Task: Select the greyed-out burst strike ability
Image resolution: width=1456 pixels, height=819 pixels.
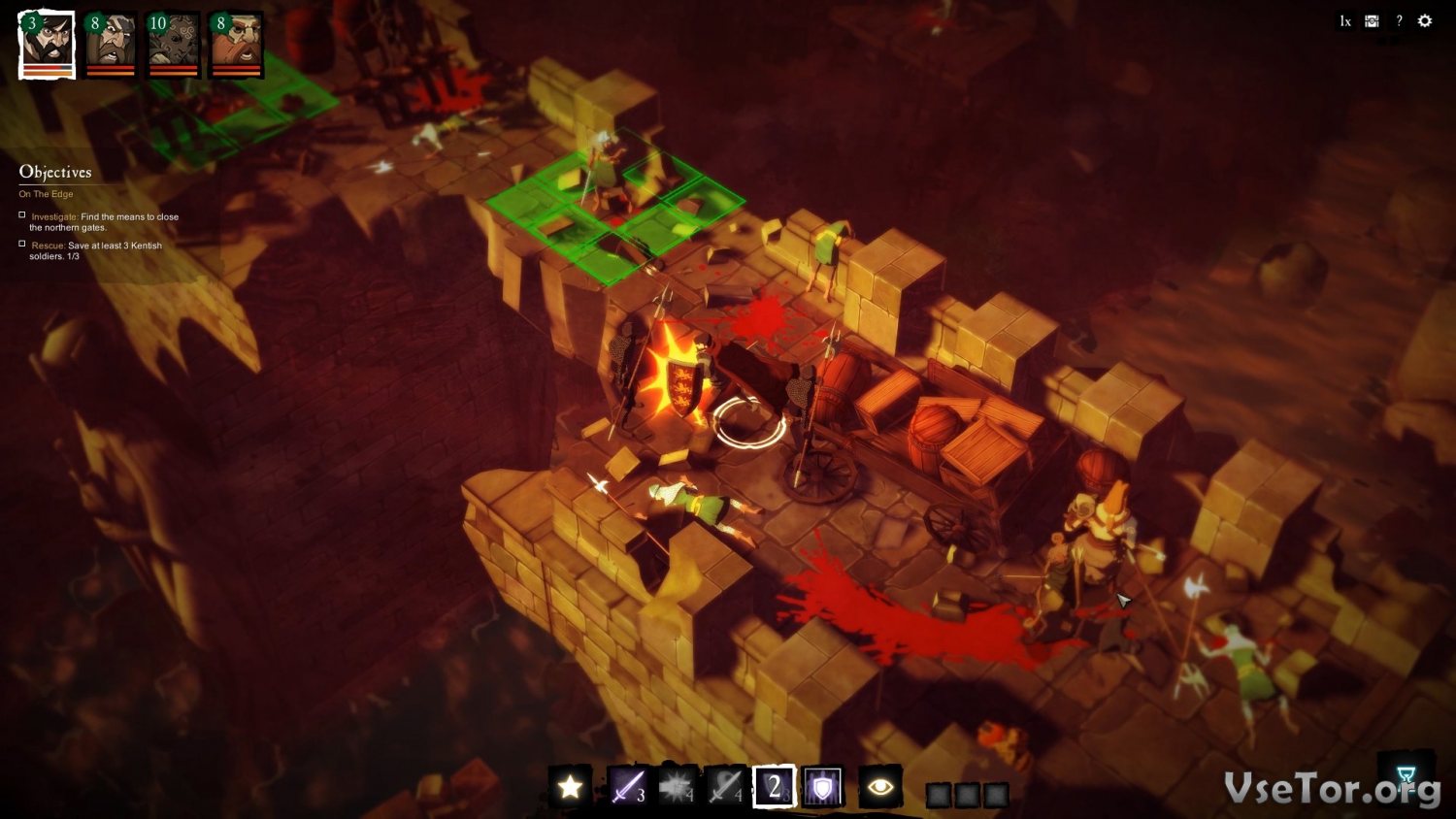Action: tap(677, 787)
